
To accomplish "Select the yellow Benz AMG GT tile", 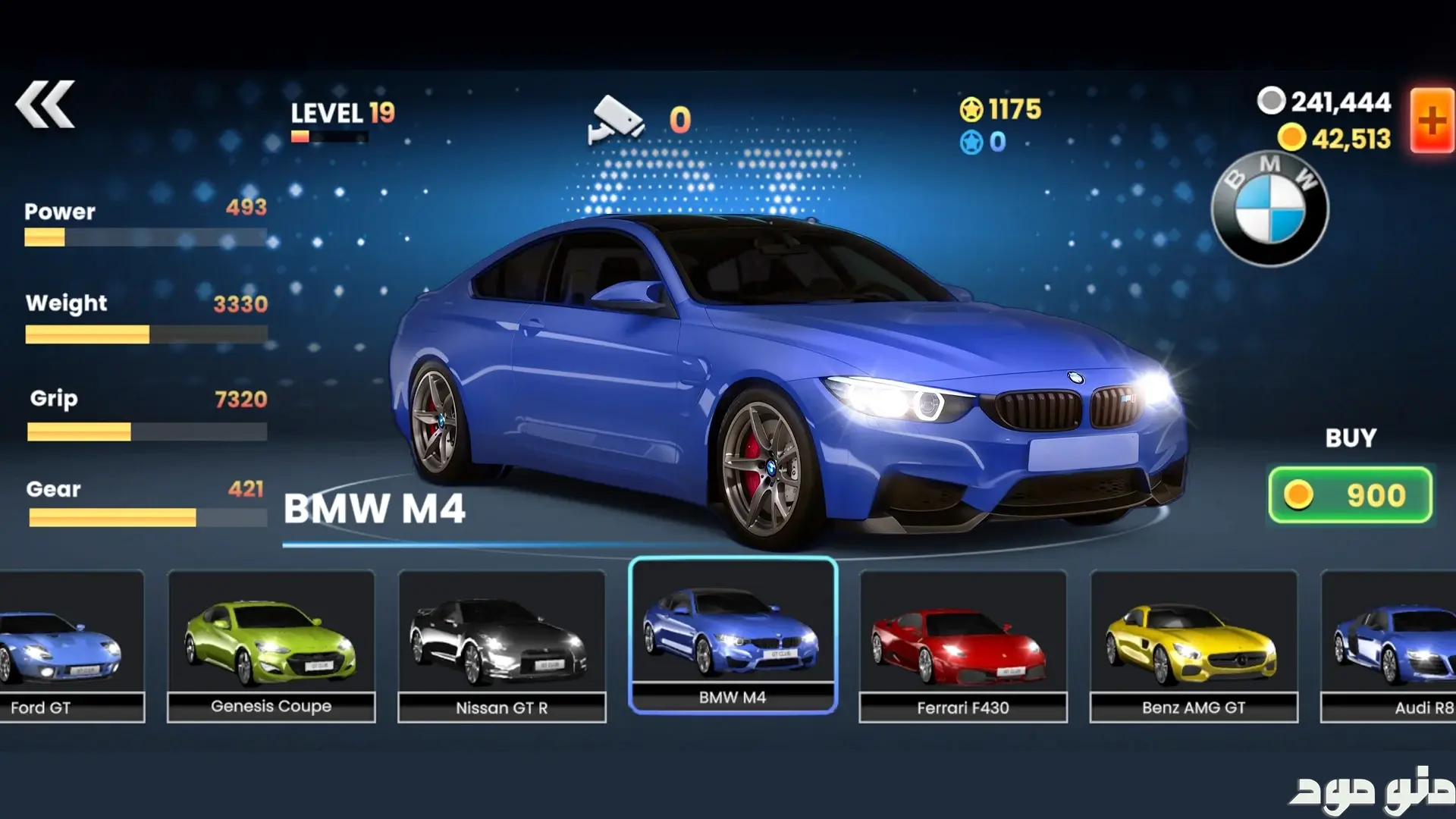I will click(x=1193, y=646).
